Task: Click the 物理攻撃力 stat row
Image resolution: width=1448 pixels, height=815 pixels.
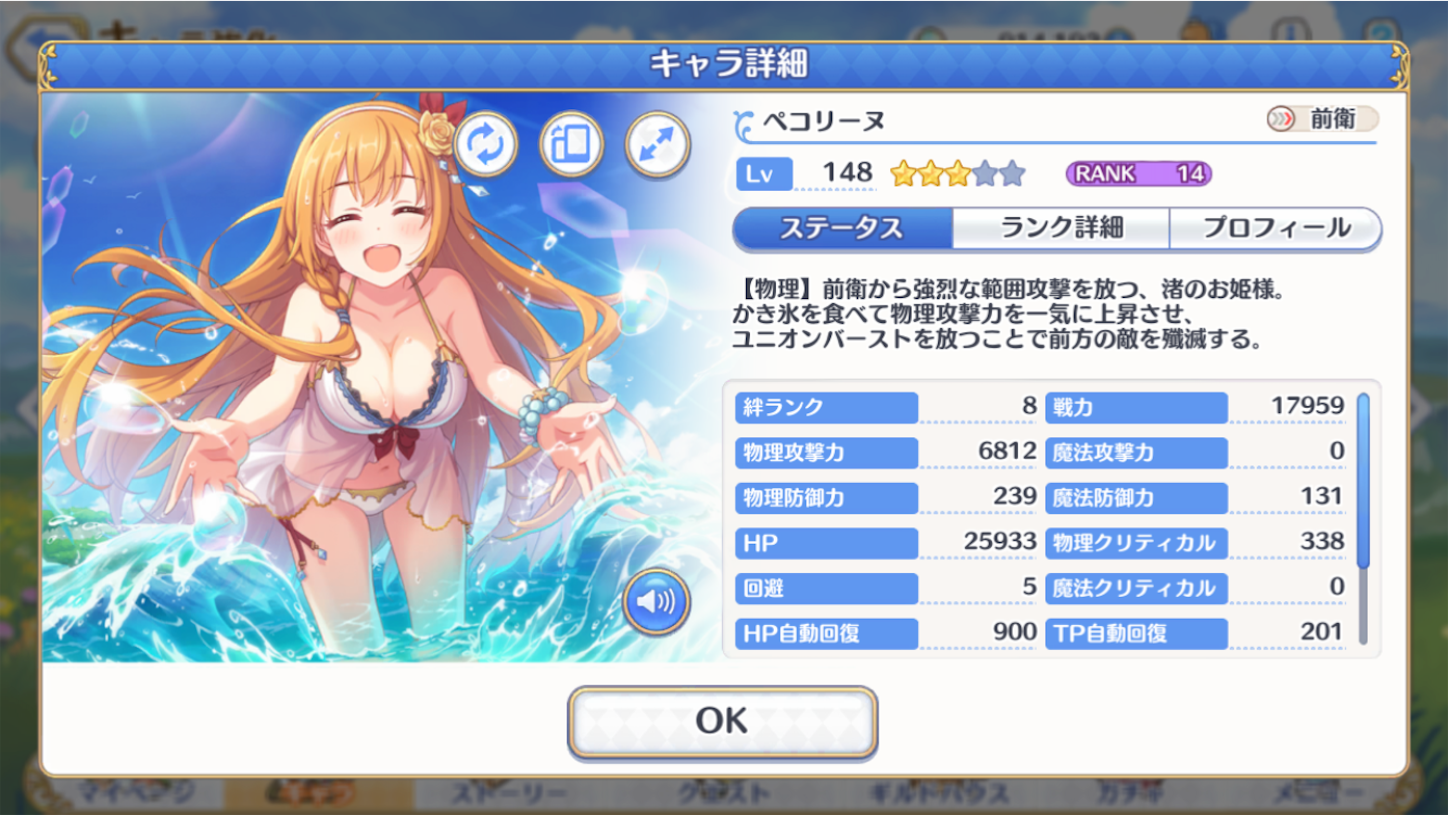Action: tap(825, 452)
